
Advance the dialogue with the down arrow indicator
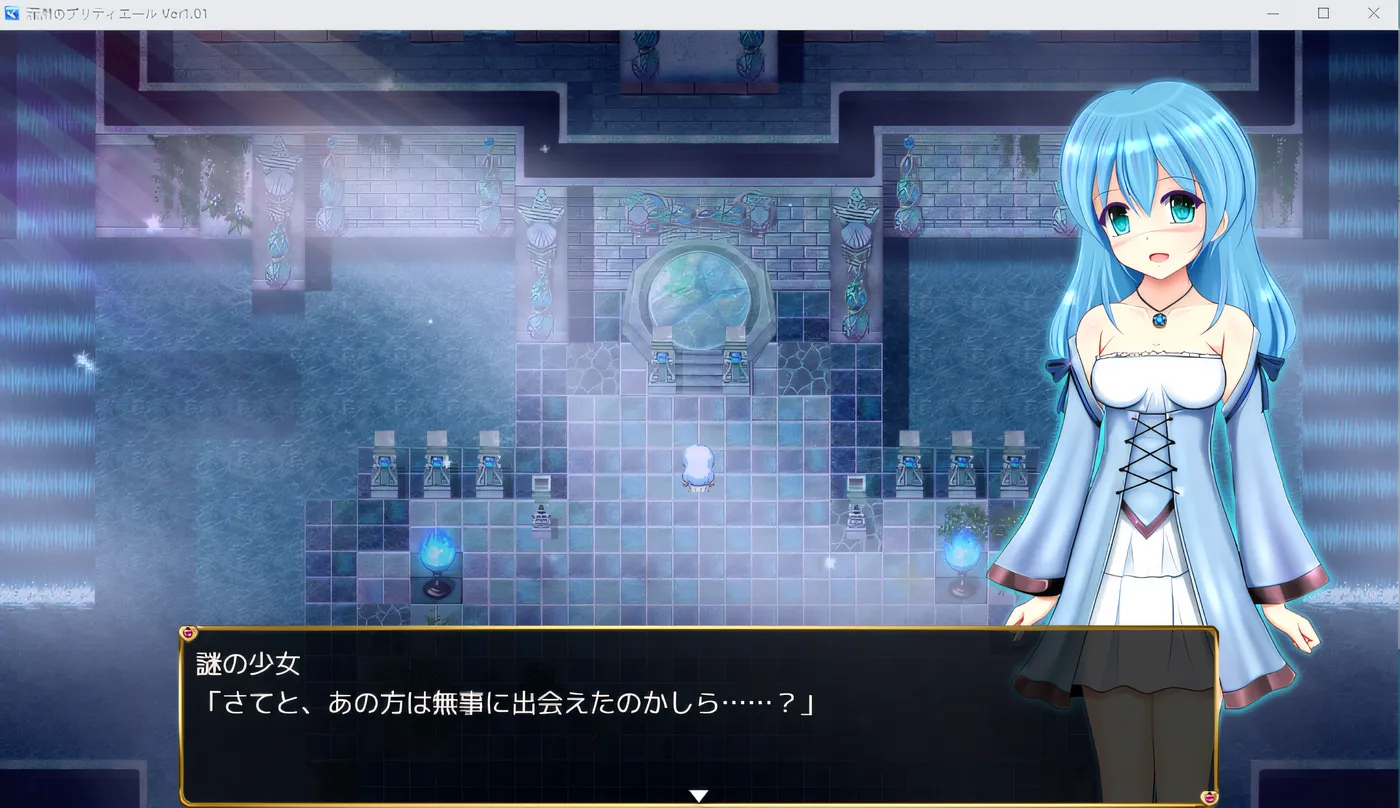tap(699, 793)
